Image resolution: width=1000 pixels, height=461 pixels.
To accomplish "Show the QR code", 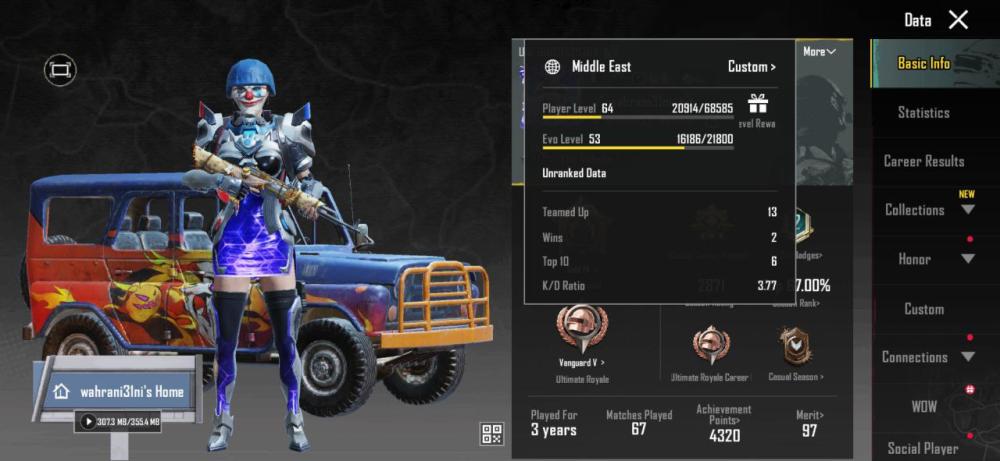I will (491, 433).
